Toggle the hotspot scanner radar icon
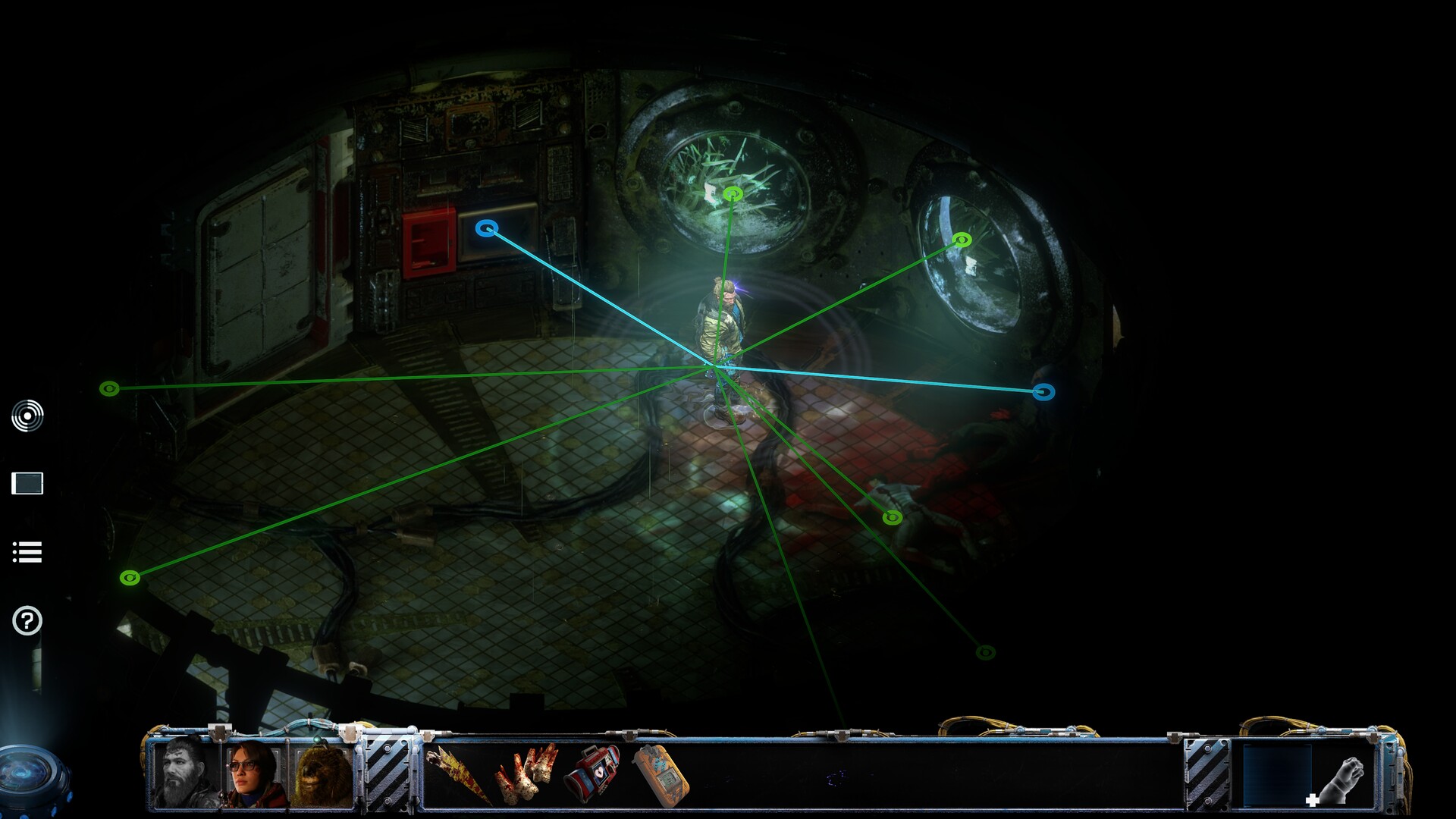1456x819 pixels. pyautogui.click(x=27, y=416)
